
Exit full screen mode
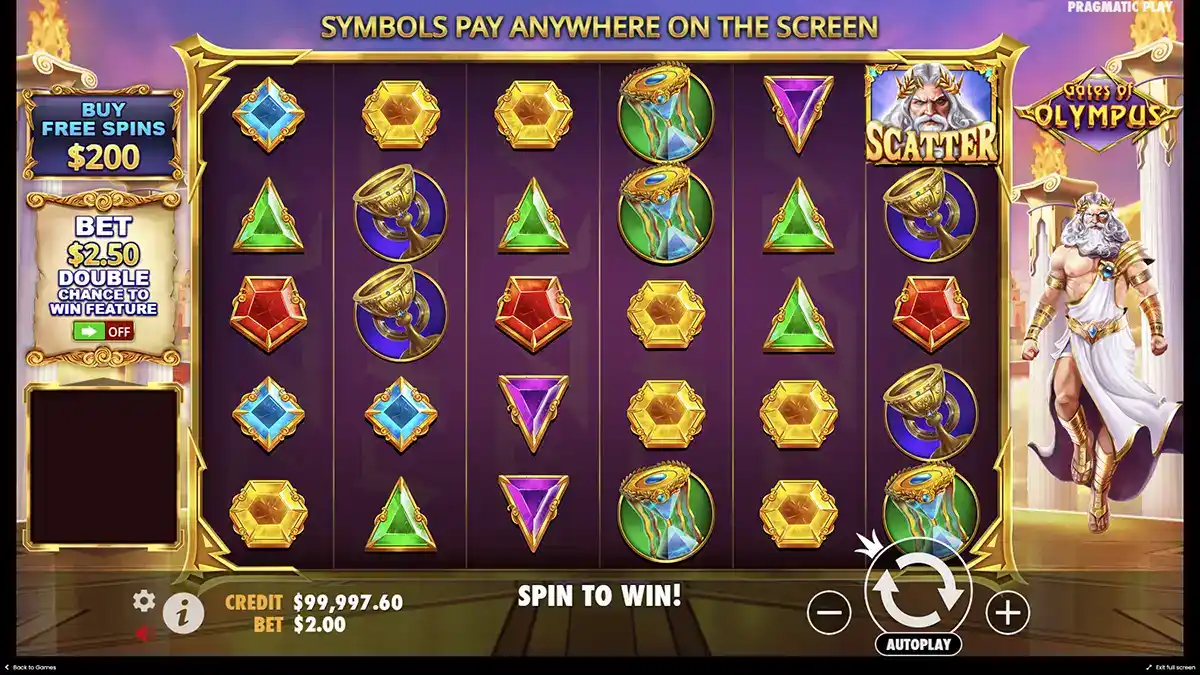click(1168, 667)
